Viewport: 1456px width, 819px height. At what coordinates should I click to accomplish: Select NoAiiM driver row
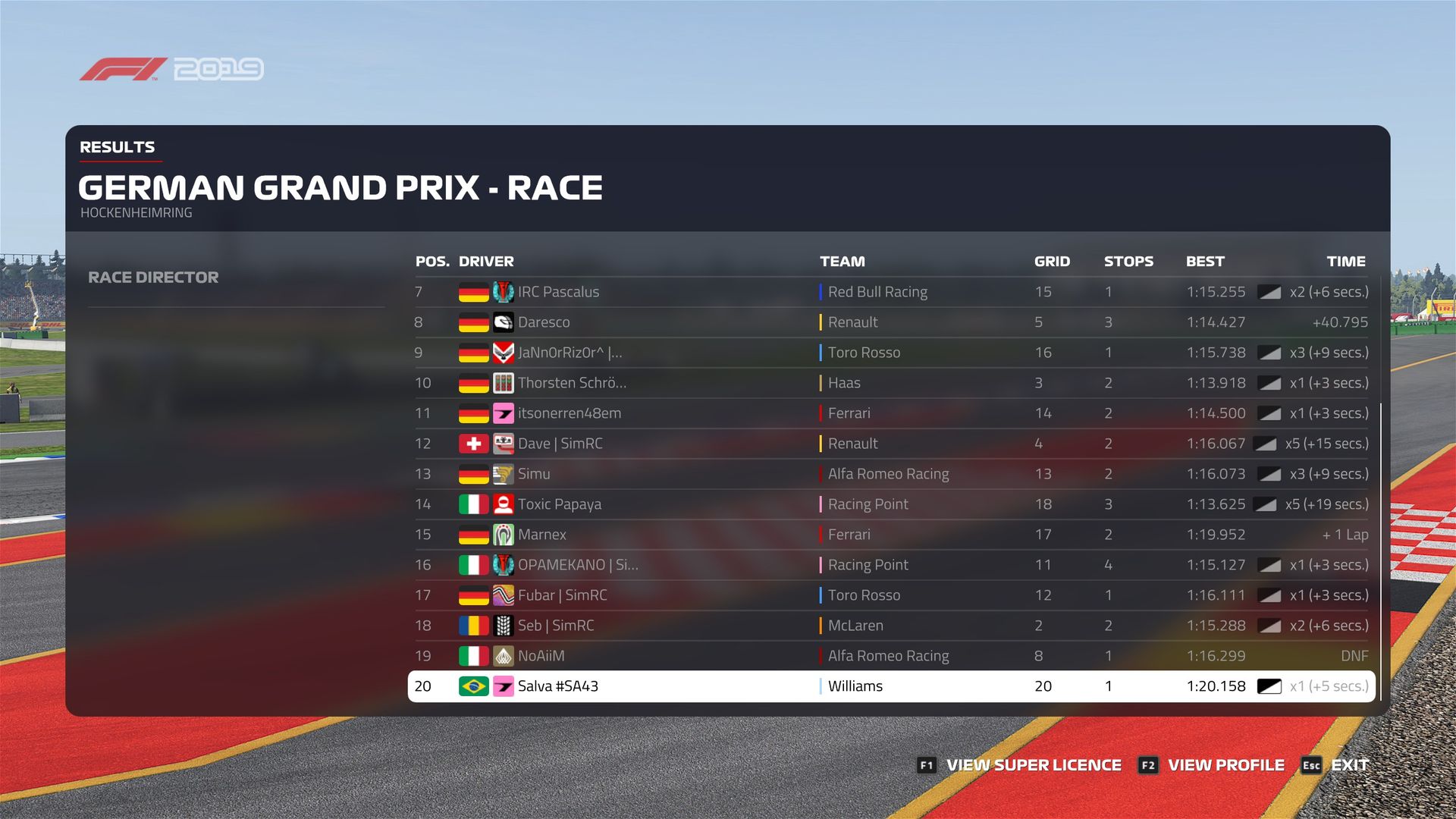pos(891,656)
